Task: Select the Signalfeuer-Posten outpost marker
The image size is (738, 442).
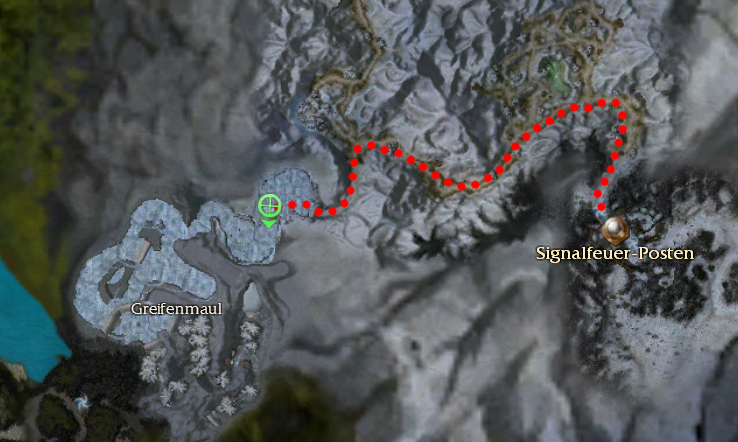Action: tap(614, 230)
